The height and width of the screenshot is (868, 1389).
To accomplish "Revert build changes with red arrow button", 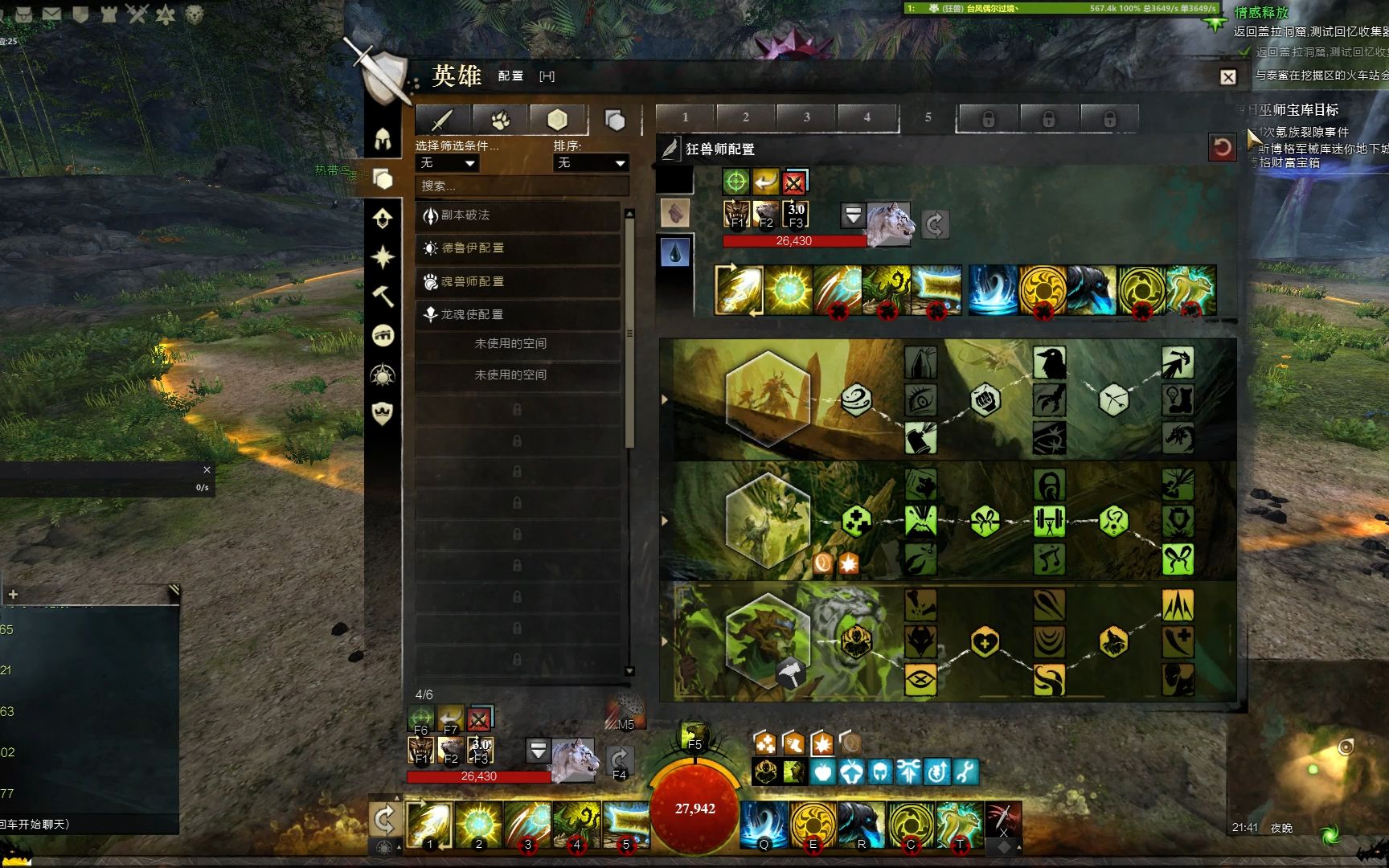I will [1222, 148].
